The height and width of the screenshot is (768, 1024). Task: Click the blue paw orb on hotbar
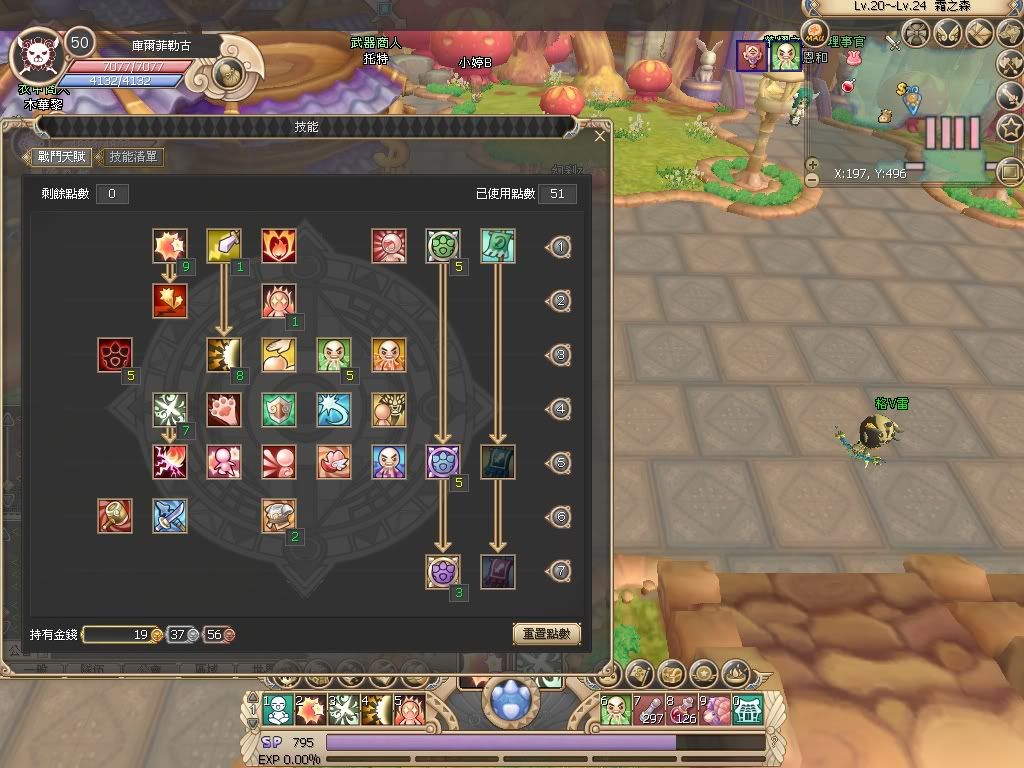click(513, 698)
